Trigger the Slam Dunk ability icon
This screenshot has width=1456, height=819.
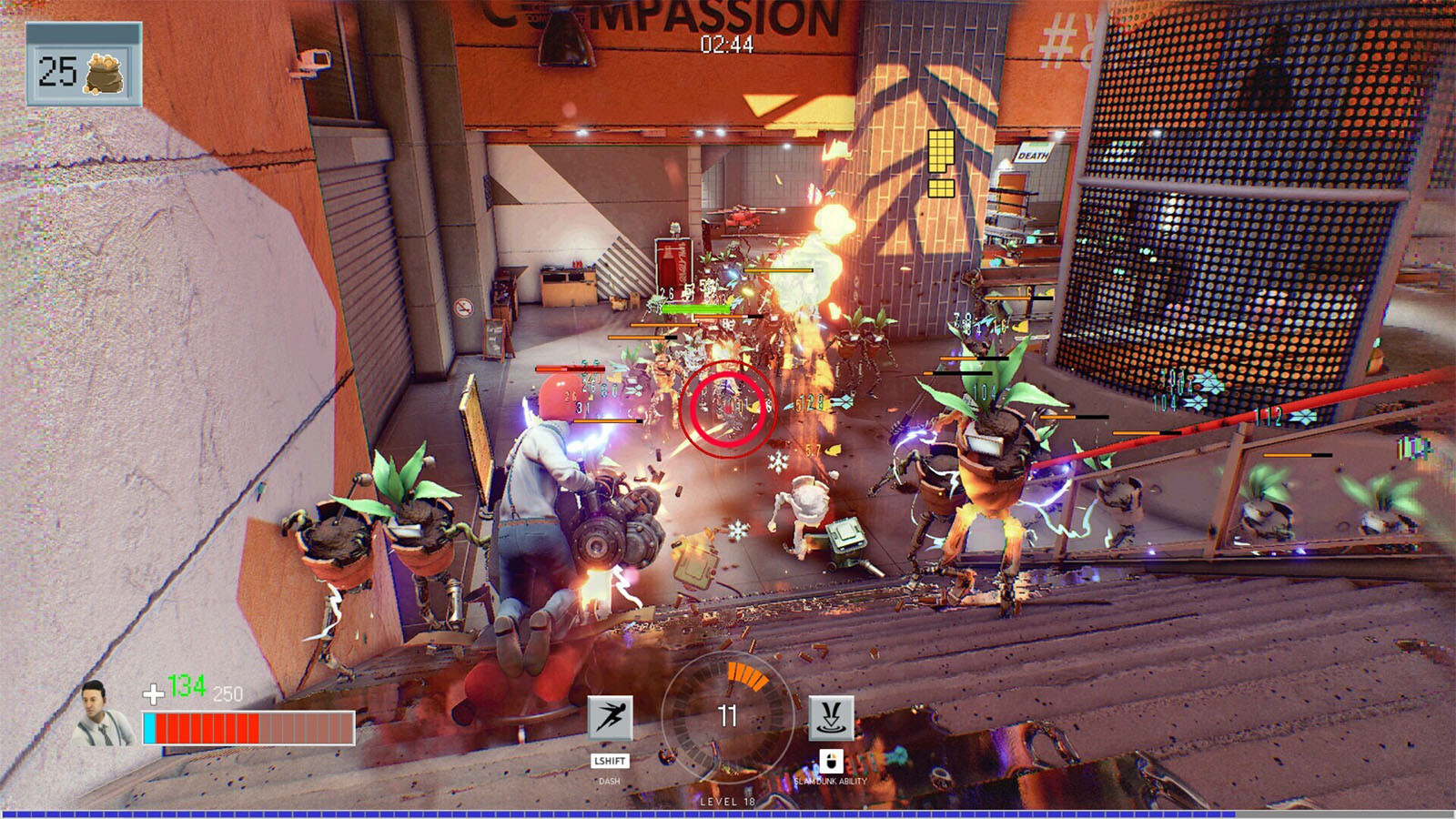click(831, 718)
